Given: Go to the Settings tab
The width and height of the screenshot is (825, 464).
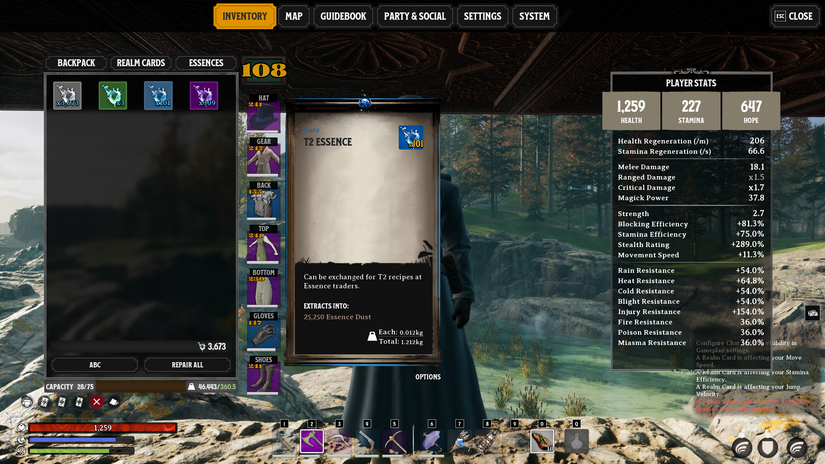Looking at the screenshot, I should [482, 16].
